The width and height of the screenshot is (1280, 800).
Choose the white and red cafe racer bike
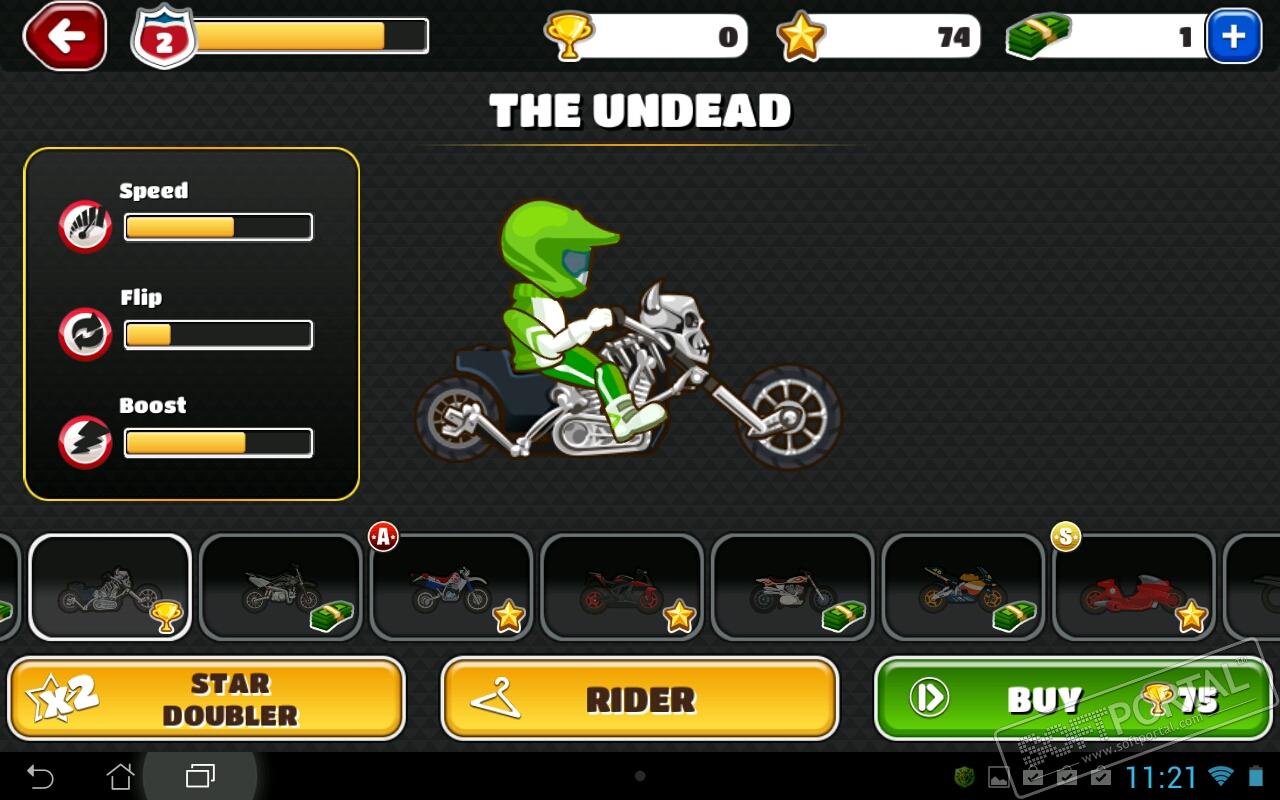[793, 587]
